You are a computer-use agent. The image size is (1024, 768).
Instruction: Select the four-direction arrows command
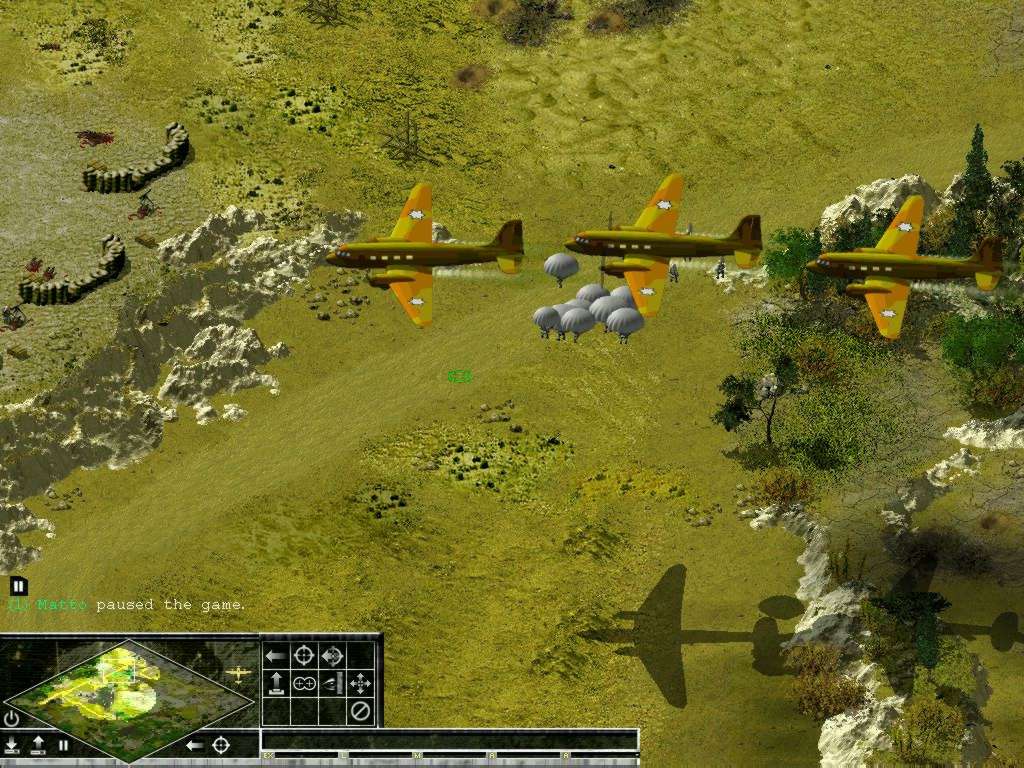(360, 684)
